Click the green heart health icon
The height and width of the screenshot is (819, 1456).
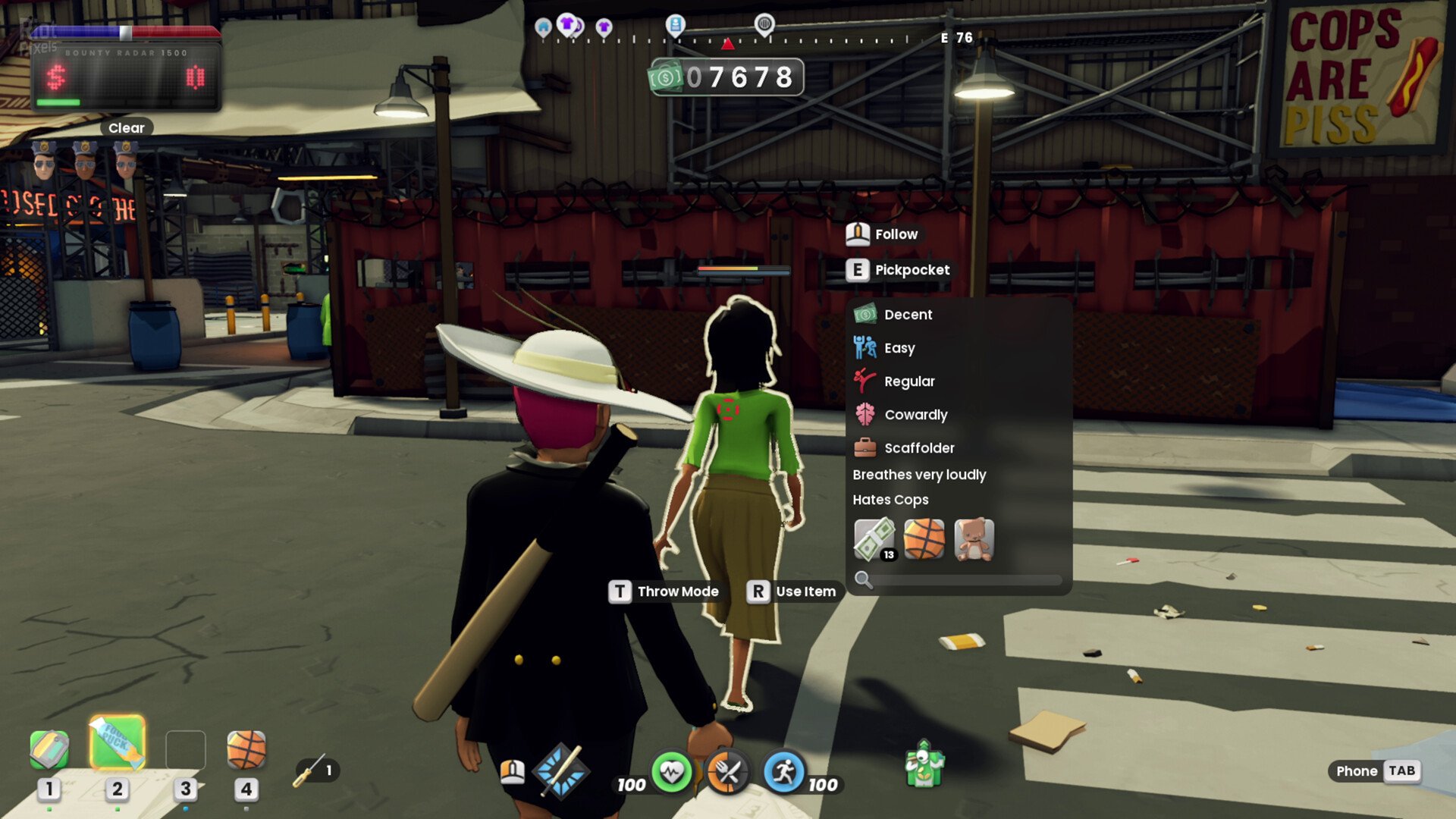(671, 773)
